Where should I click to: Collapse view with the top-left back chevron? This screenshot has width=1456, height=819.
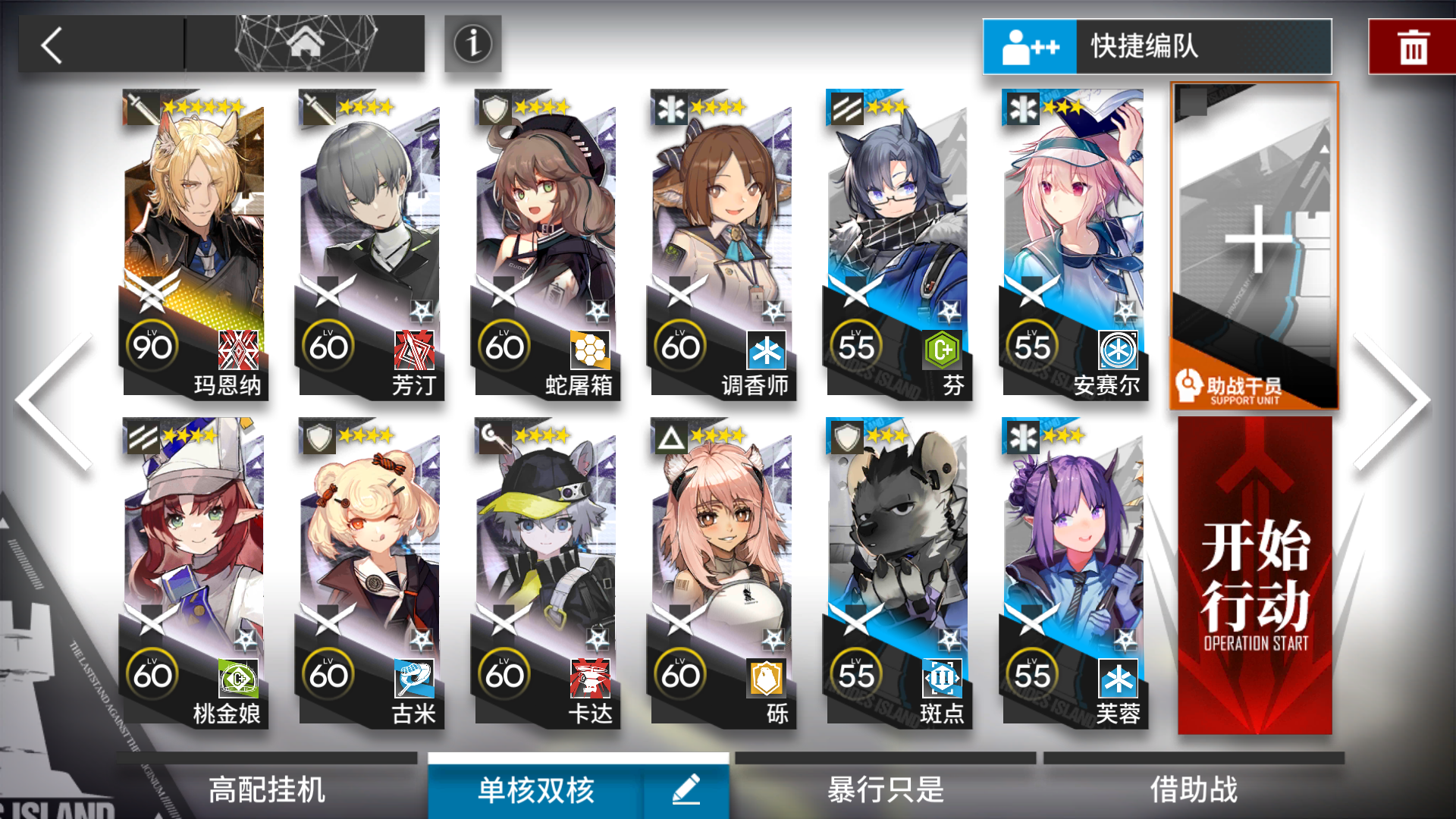click(49, 45)
